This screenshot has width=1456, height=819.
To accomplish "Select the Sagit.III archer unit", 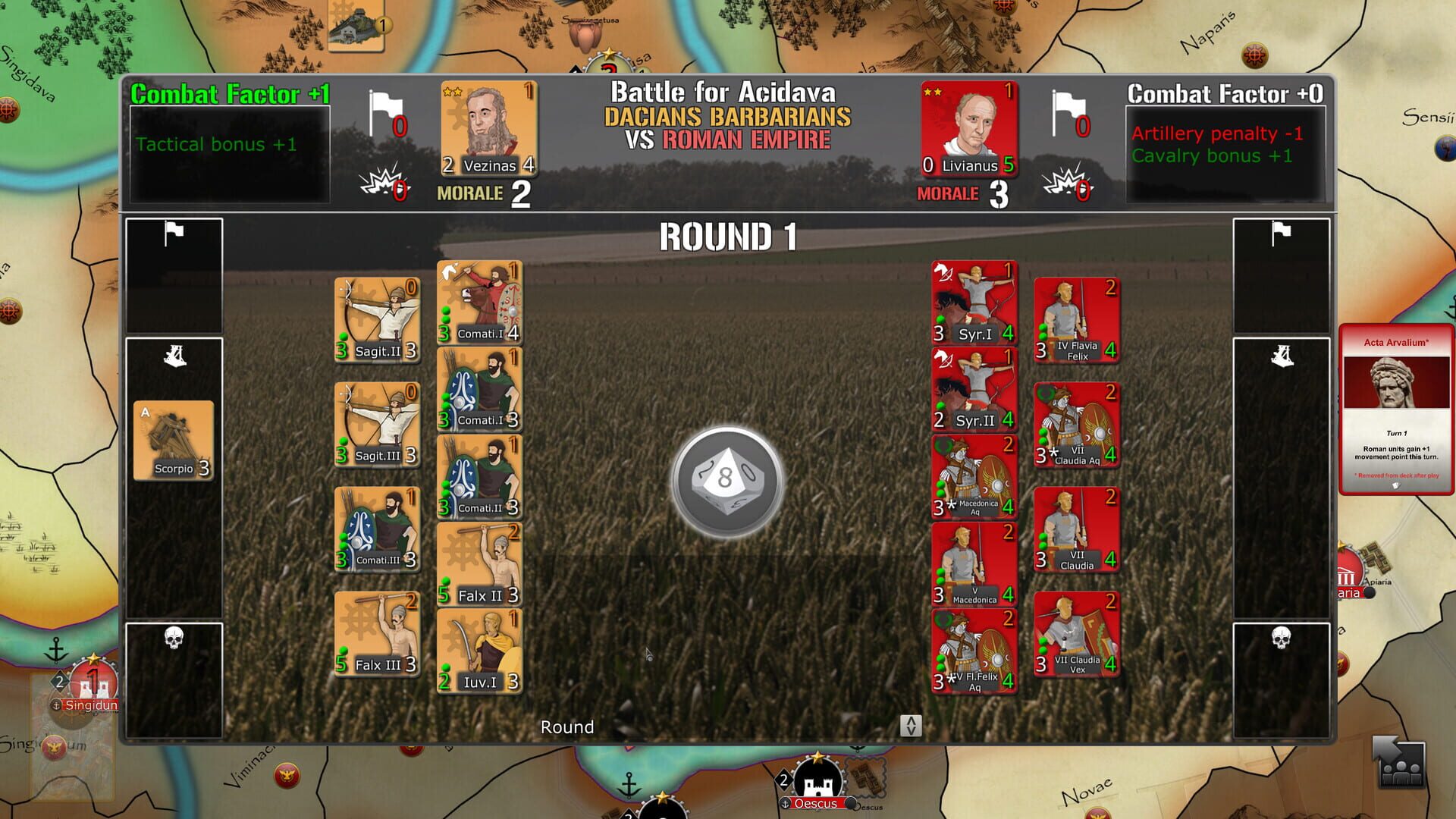I will point(377,423).
